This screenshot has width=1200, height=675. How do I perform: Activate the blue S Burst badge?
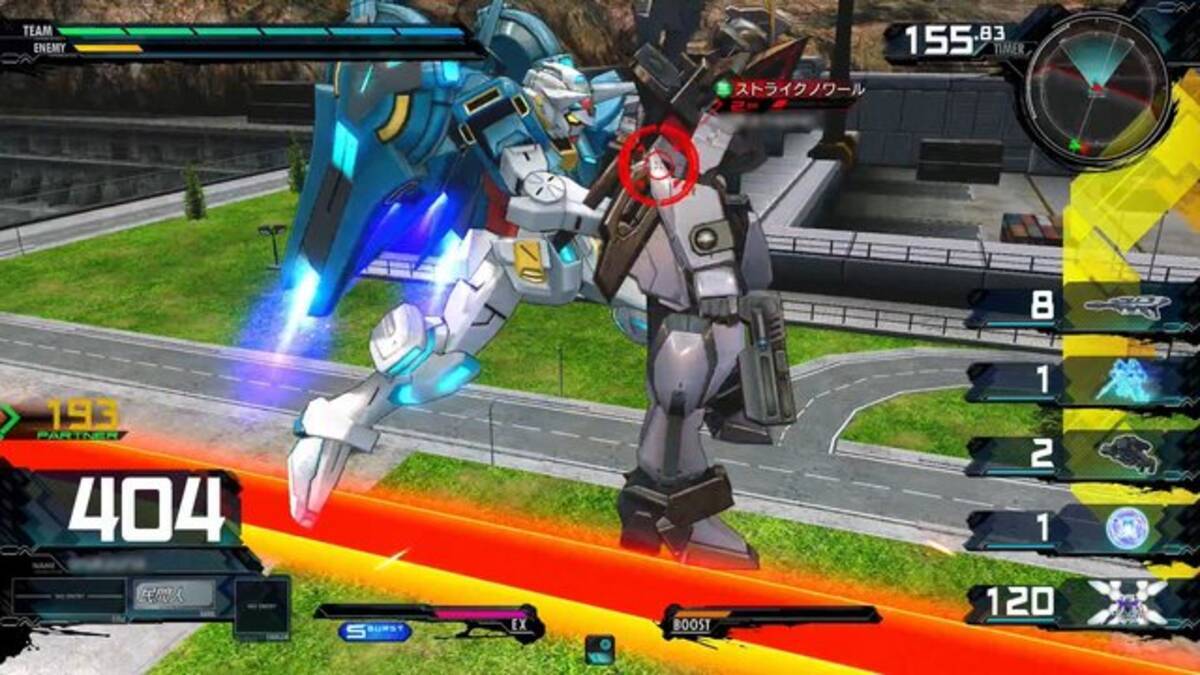click(374, 632)
